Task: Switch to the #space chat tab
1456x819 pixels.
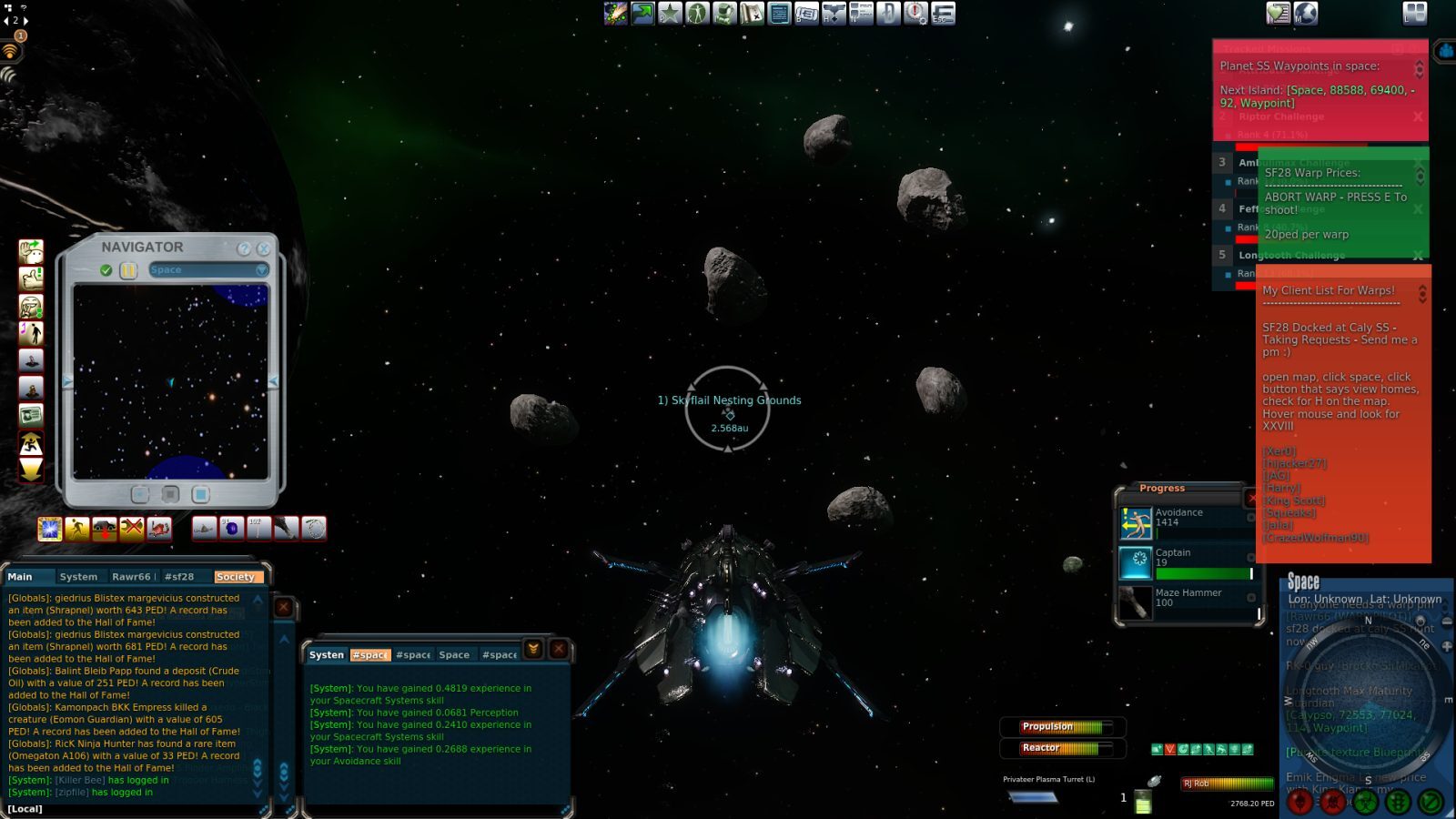Action: click(370, 654)
